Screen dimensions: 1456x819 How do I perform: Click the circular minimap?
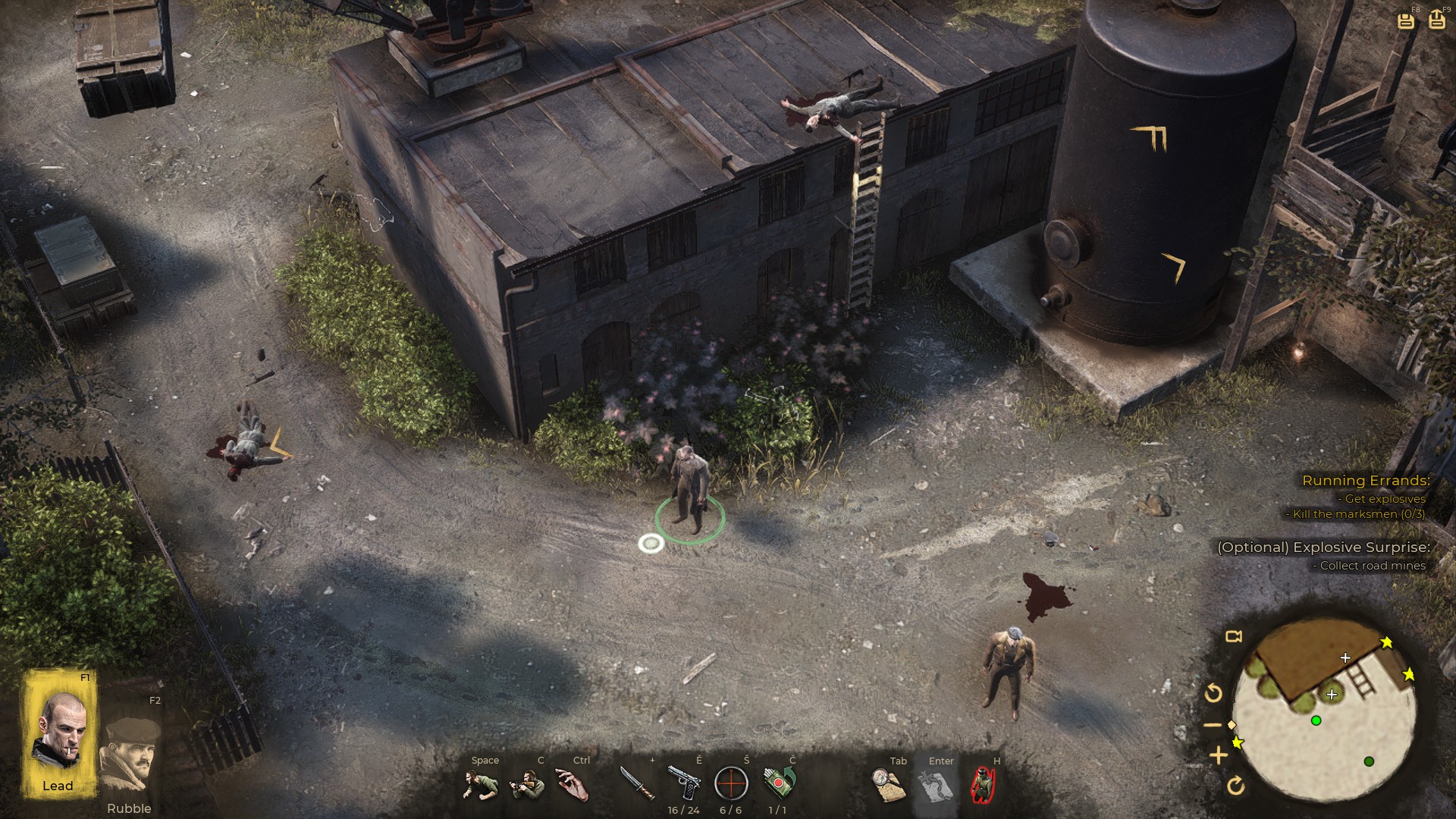click(x=1324, y=711)
